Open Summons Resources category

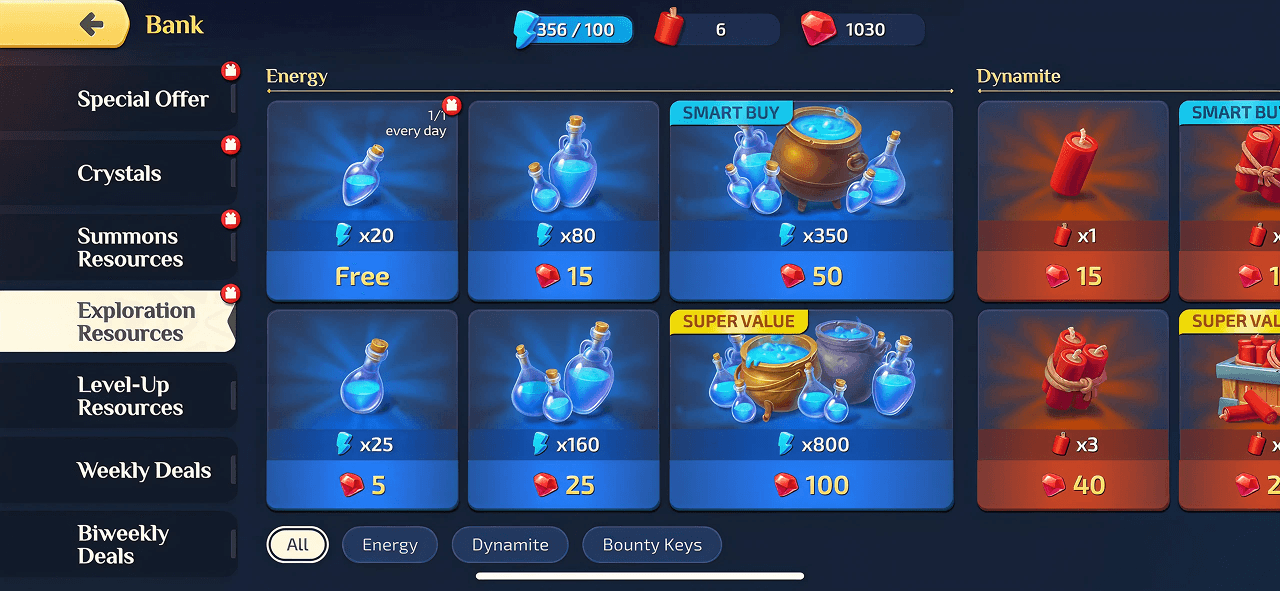pyautogui.click(x=129, y=248)
